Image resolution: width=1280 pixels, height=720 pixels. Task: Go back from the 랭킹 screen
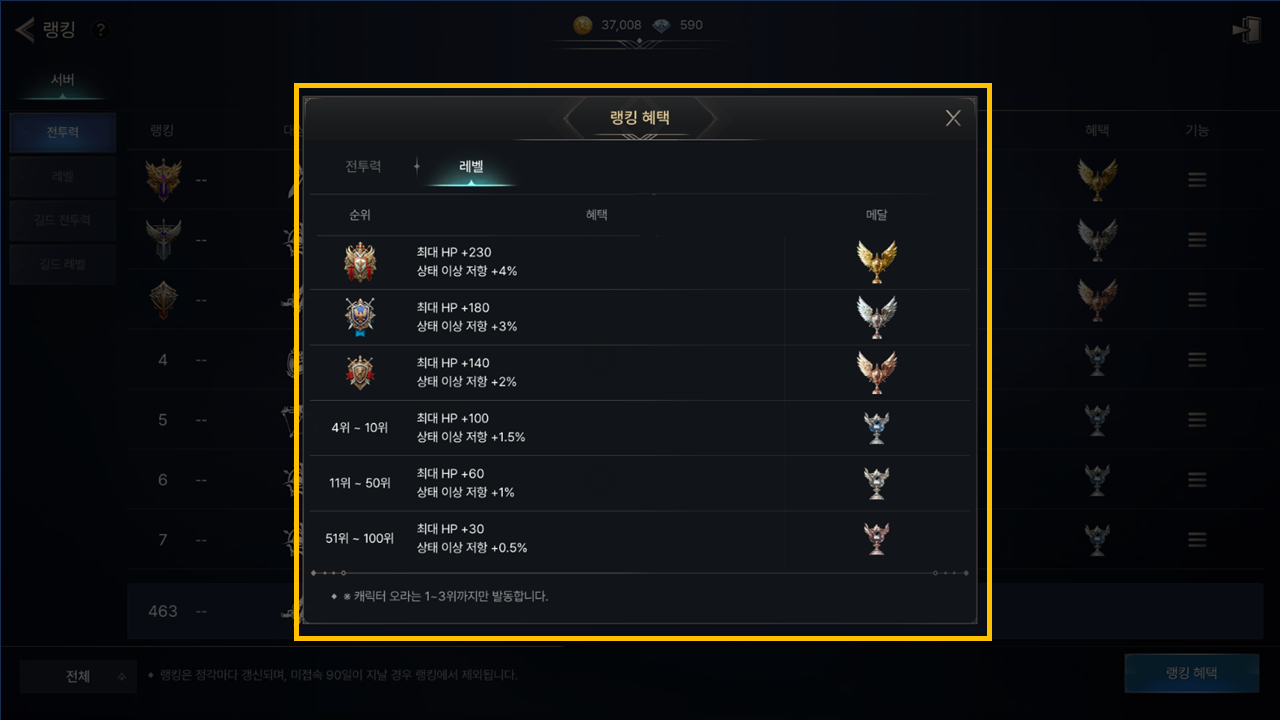[25, 30]
